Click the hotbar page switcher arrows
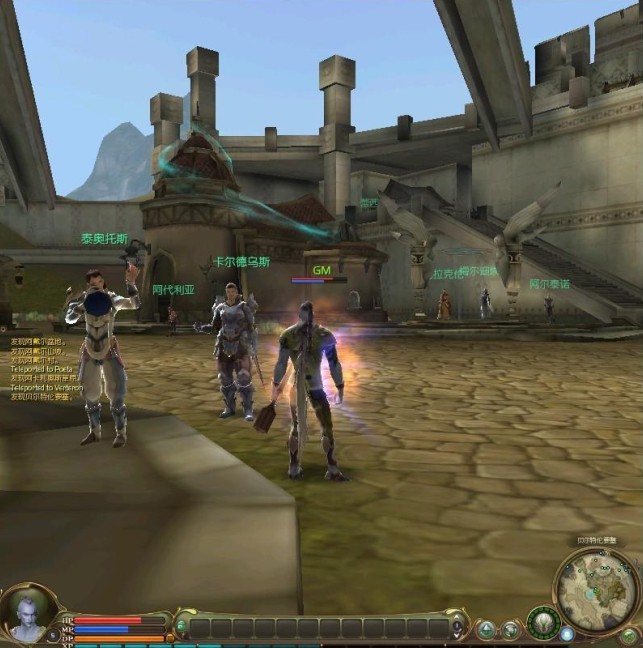Viewport: 643px width, 648px height. [x=458, y=629]
